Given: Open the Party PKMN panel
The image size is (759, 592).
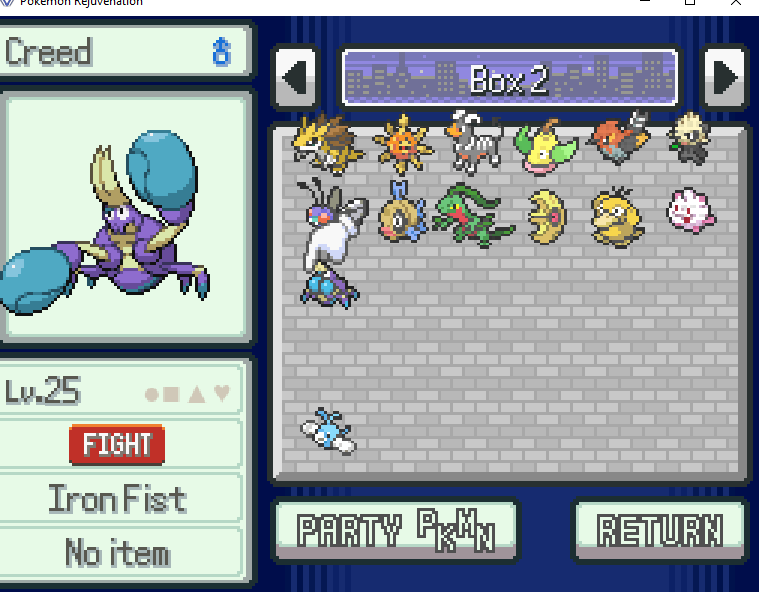Looking at the screenshot, I should pyautogui.click(x=396, y=531).
